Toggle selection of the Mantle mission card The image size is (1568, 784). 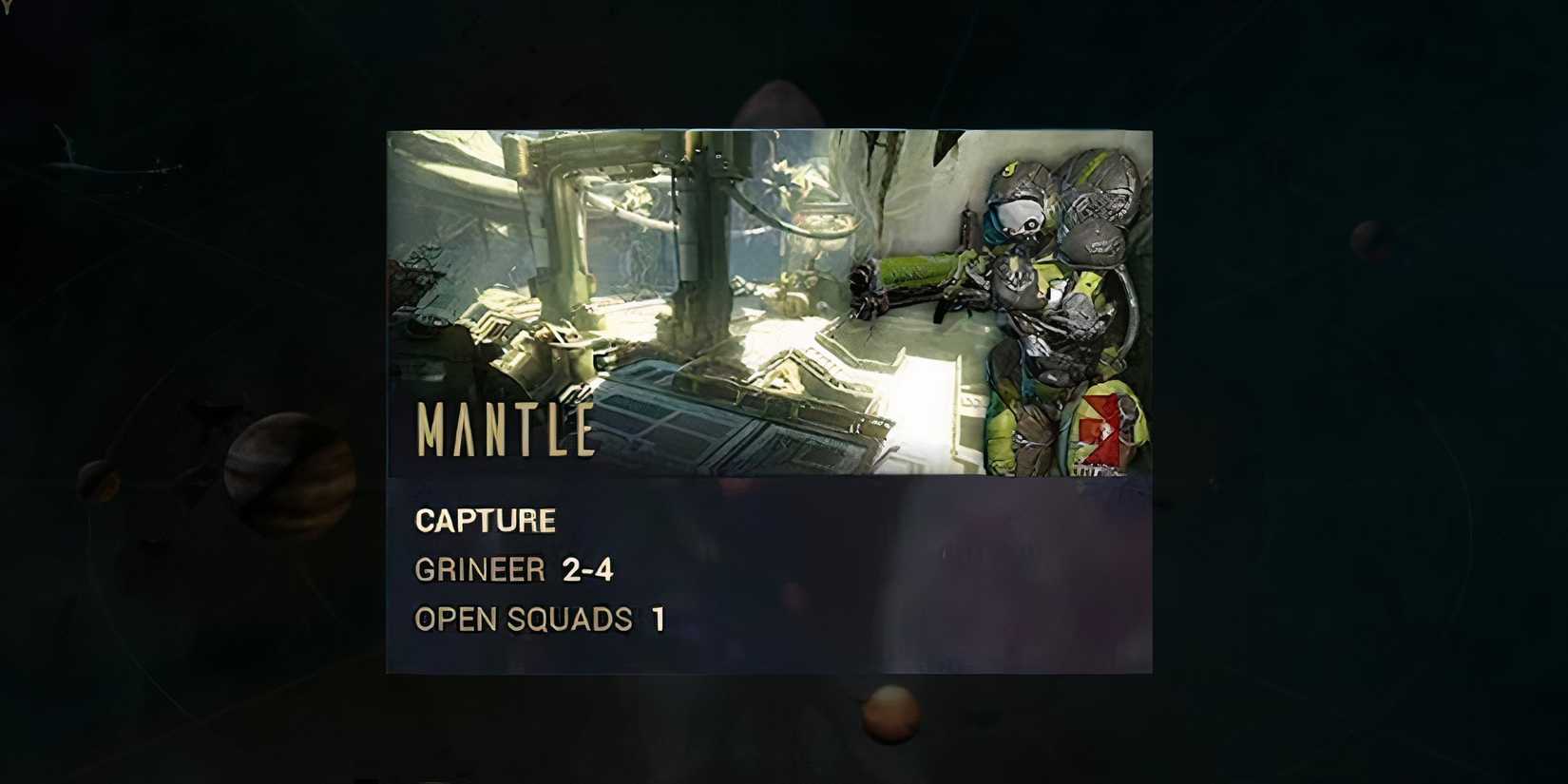tap(770, 399)
